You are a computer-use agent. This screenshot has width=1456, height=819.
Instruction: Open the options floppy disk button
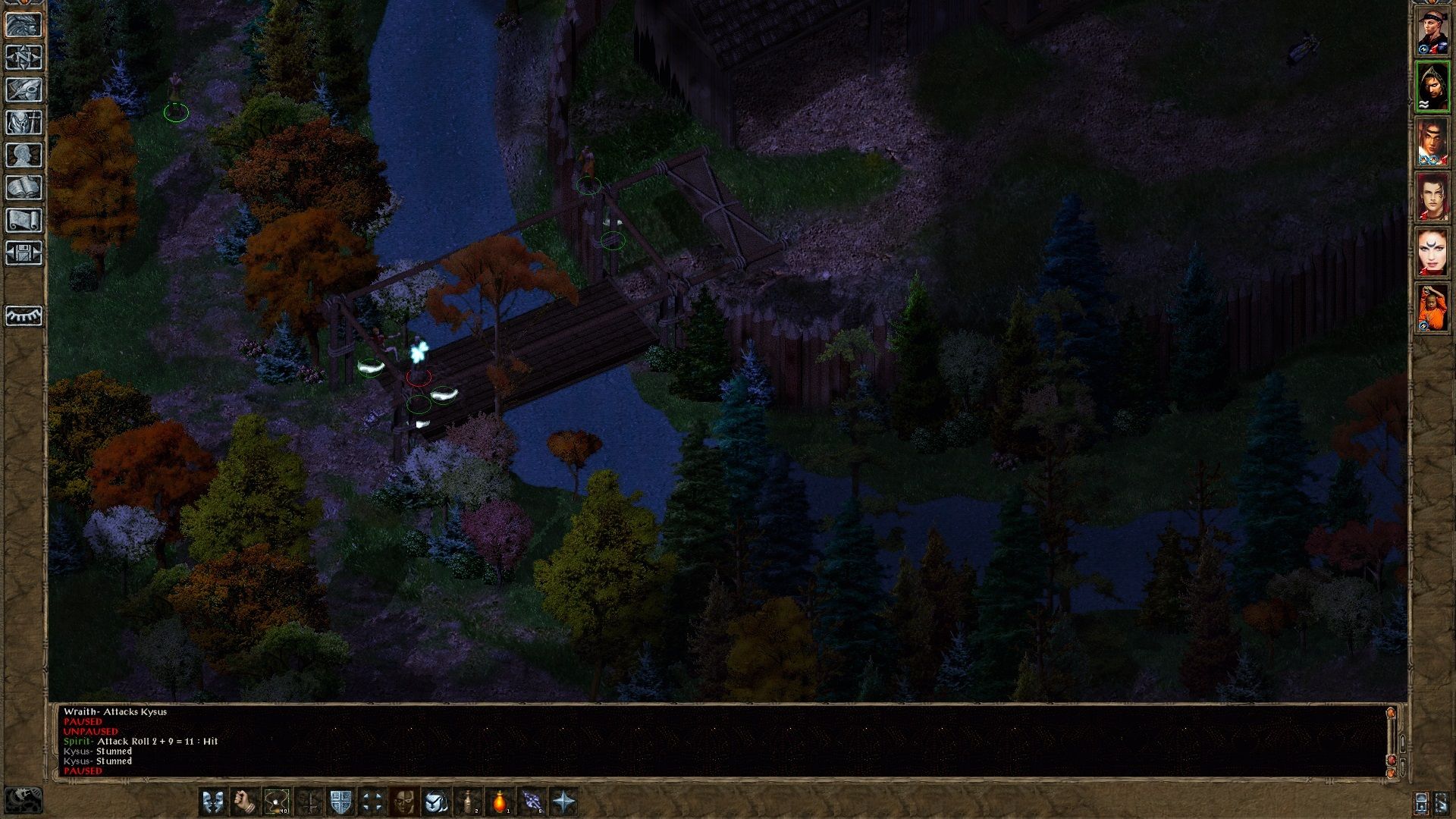[x=24, y=253]
